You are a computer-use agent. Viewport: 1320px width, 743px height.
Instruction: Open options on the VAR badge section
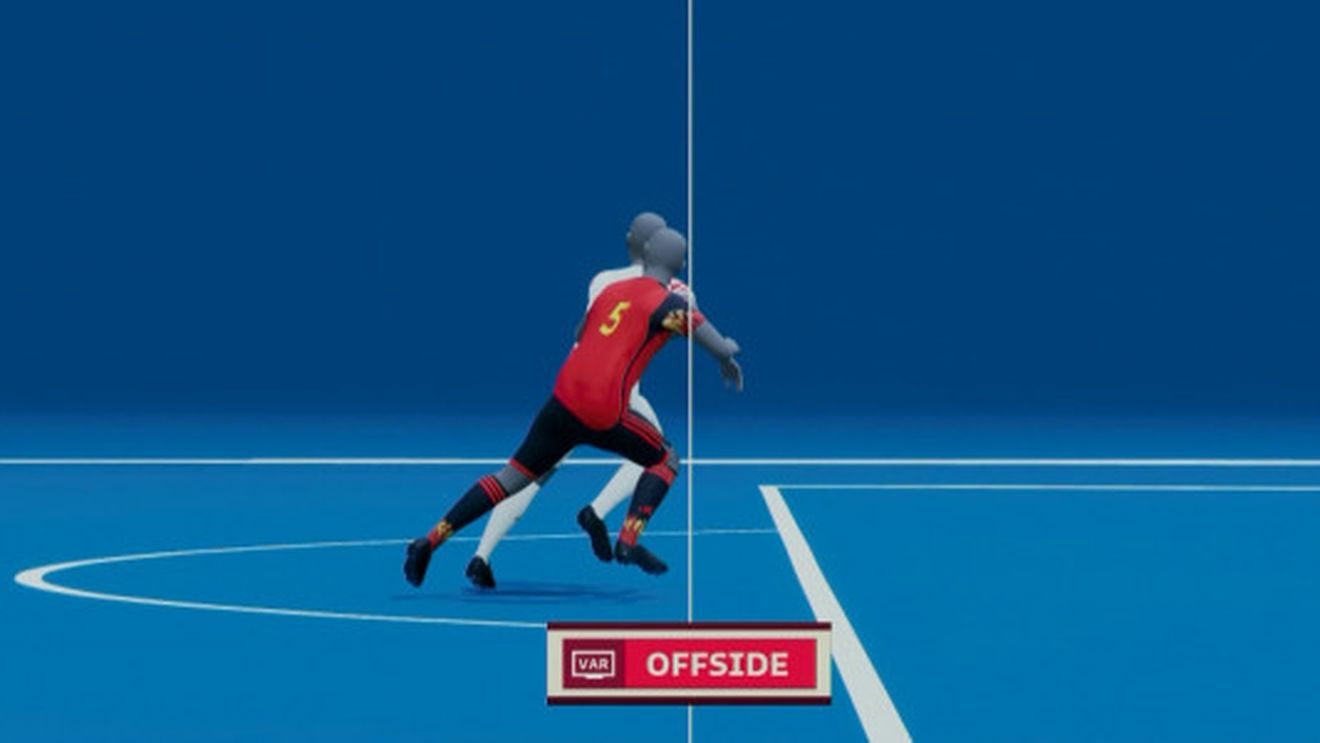click(592, 663)
